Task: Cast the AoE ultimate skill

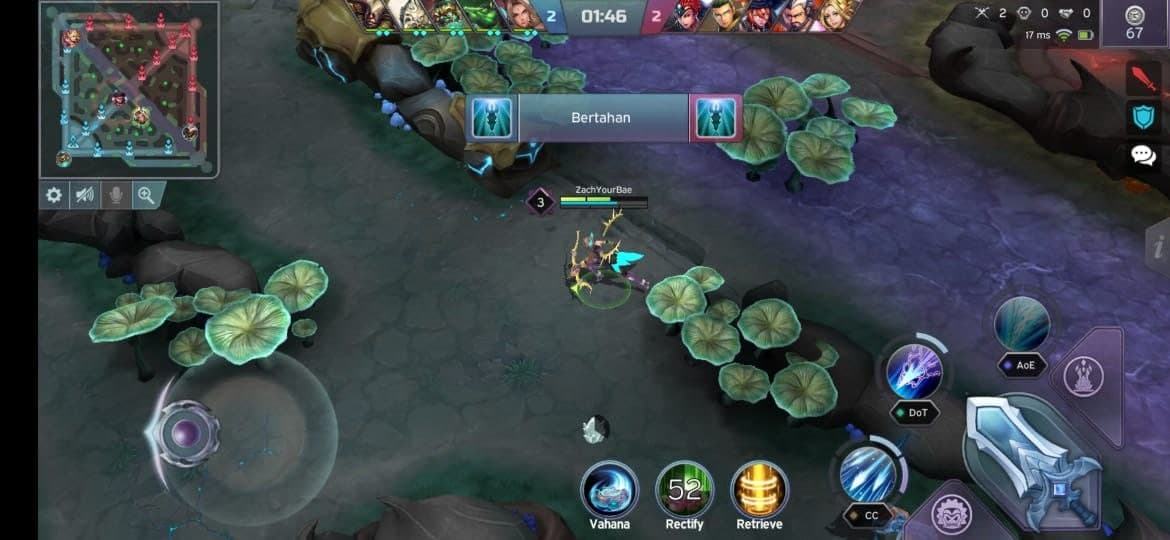Action: click(1022, 325)
